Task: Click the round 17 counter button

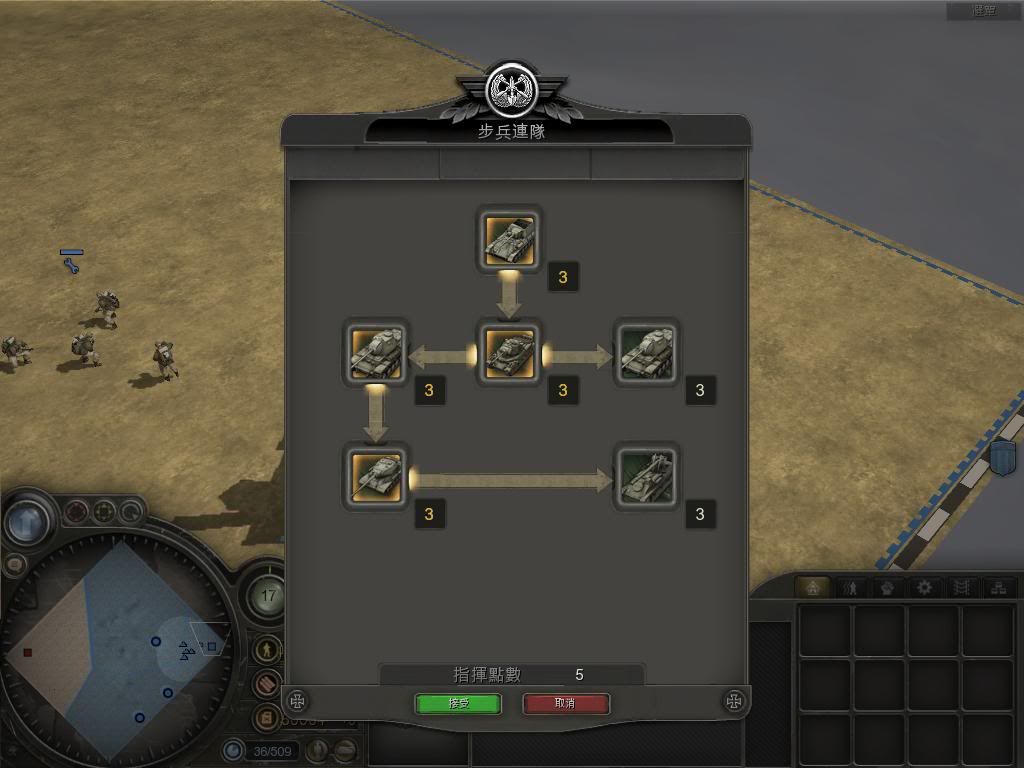Action: [x=267, y=597]
